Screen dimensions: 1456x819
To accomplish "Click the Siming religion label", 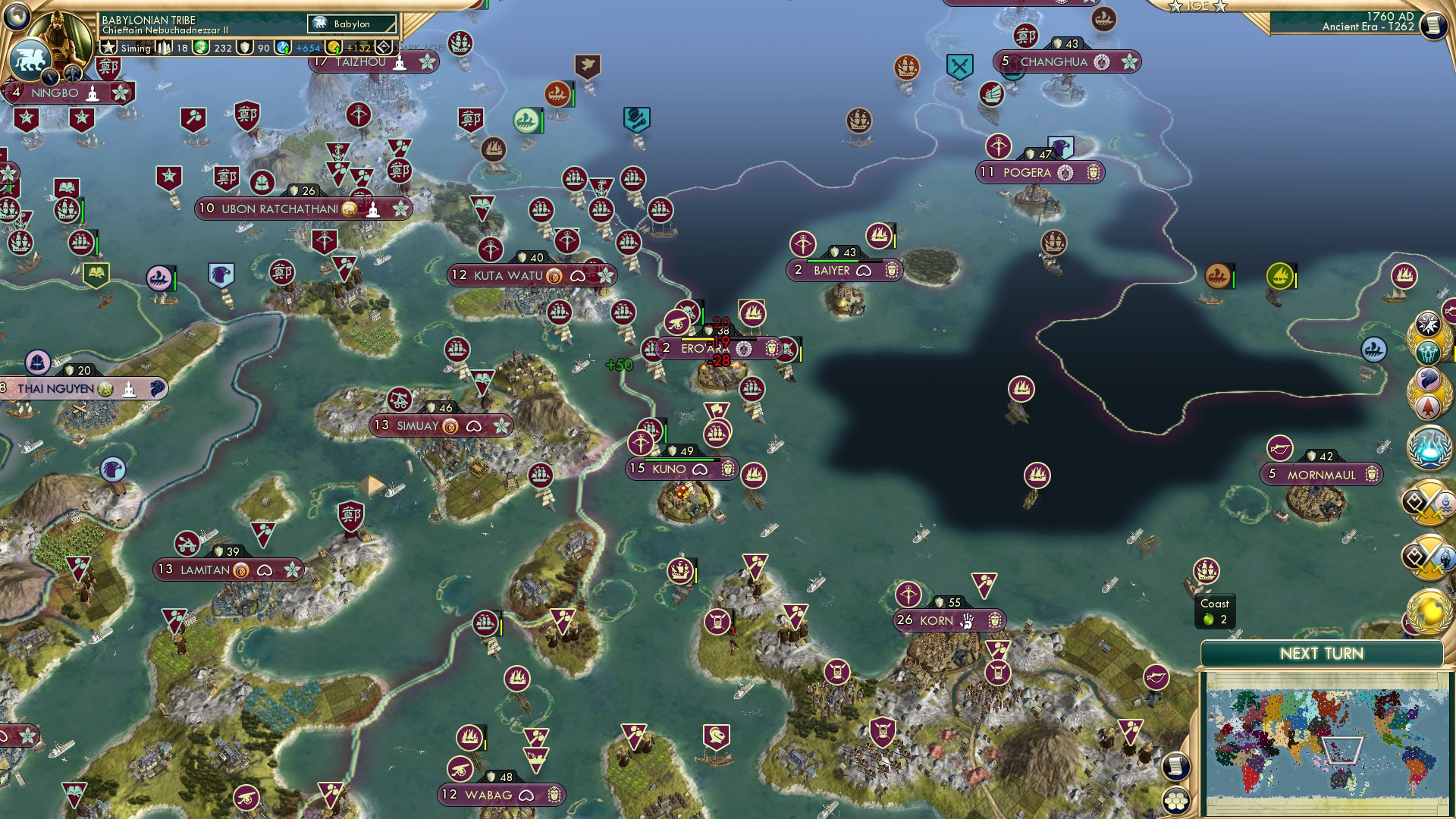I will tap(136, 47).
